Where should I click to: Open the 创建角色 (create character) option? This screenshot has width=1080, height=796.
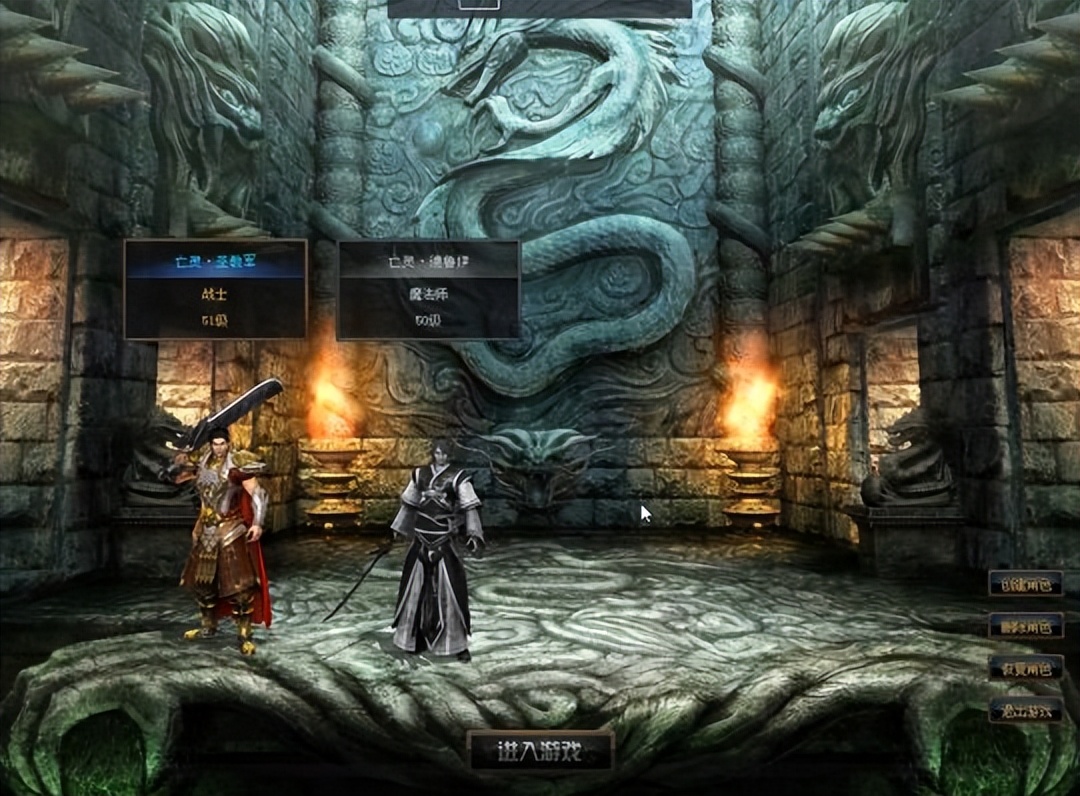coord(1025,584)
